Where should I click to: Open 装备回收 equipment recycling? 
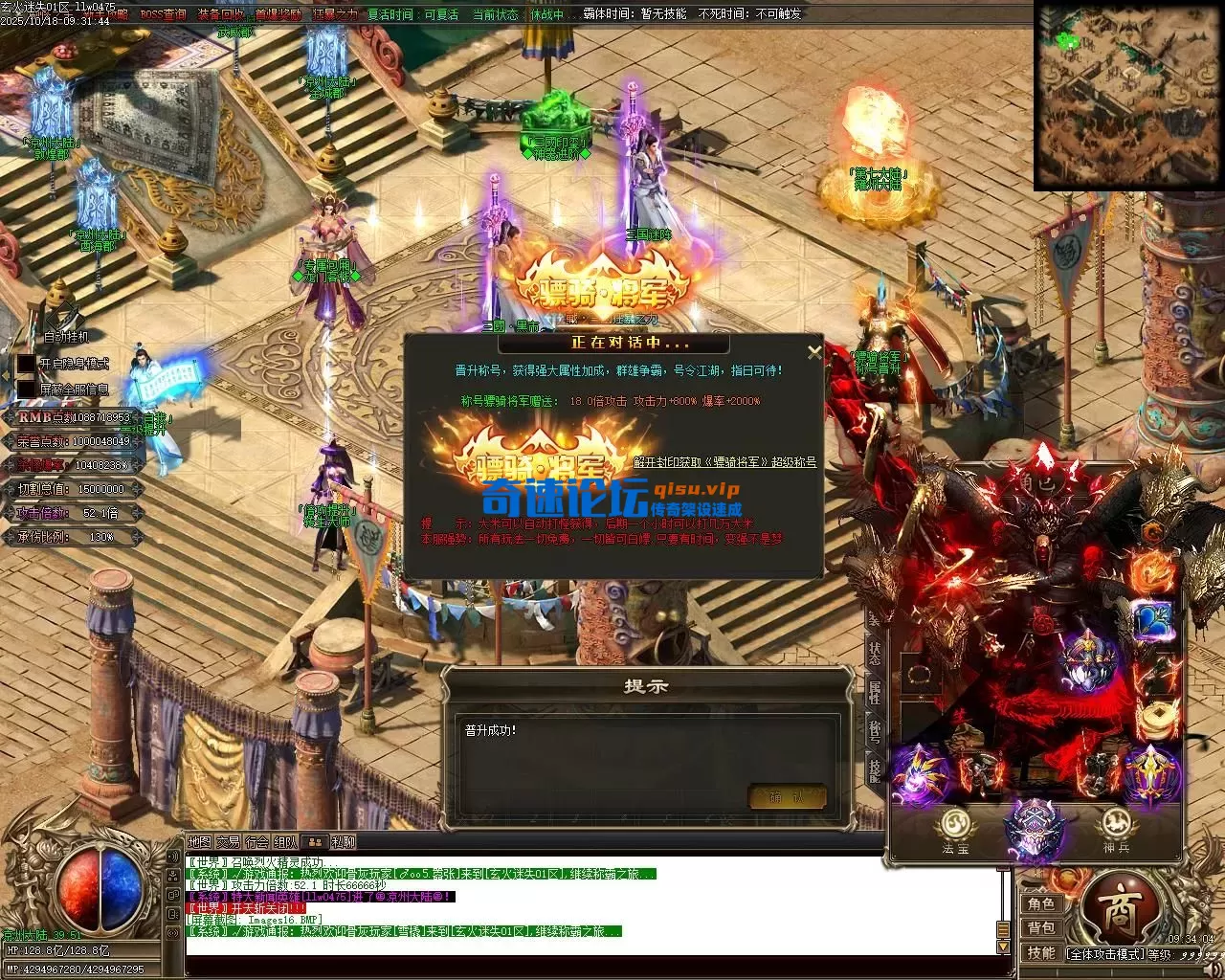point(221,14)
